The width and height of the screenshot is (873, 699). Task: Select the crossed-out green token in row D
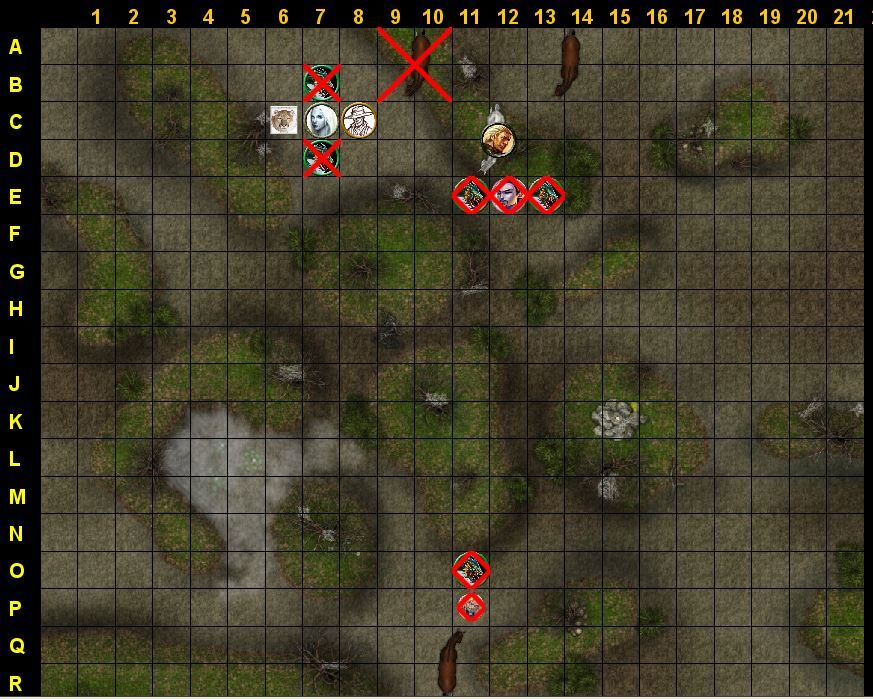321,158
